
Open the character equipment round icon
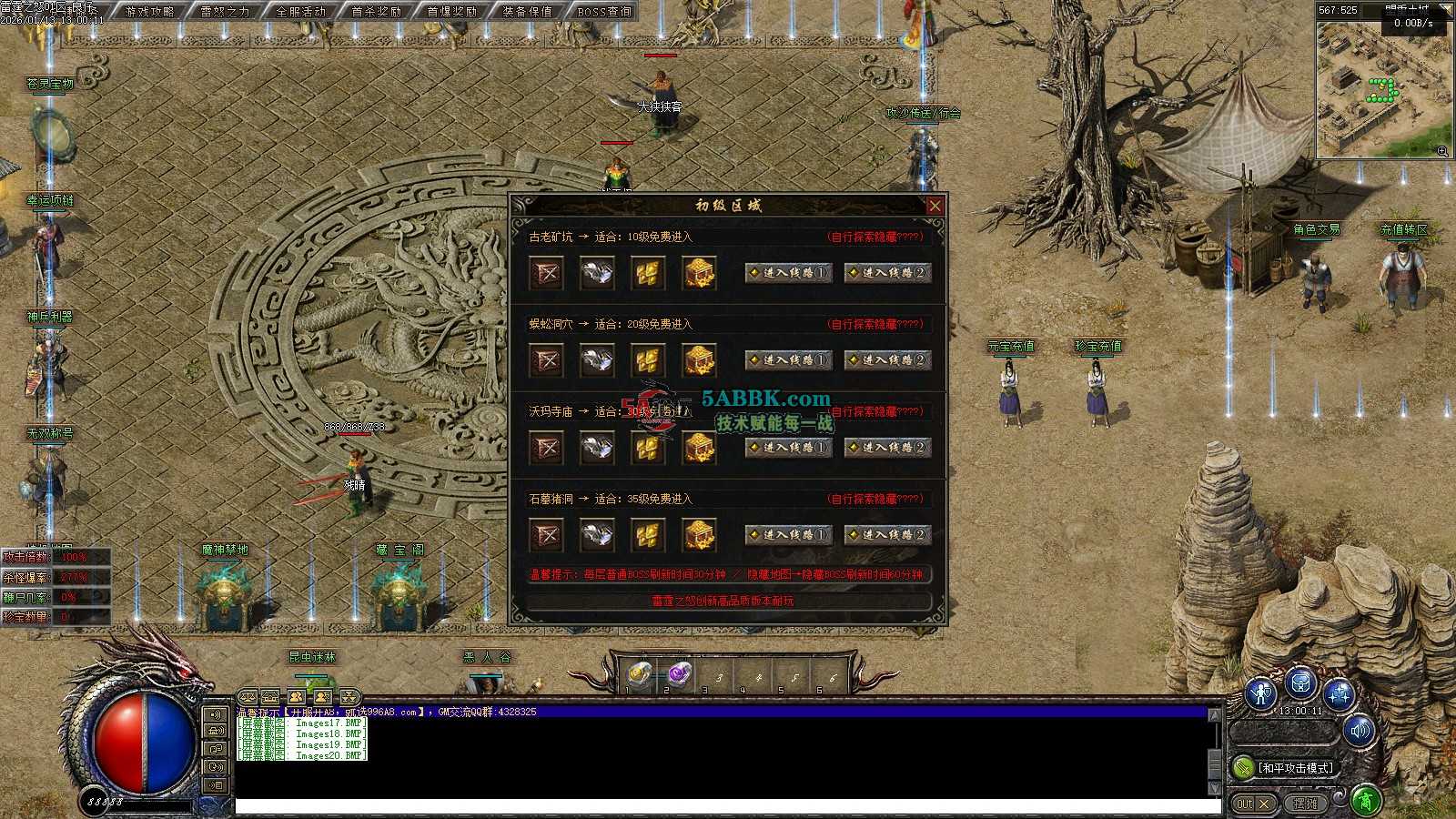click(1261, 694)
